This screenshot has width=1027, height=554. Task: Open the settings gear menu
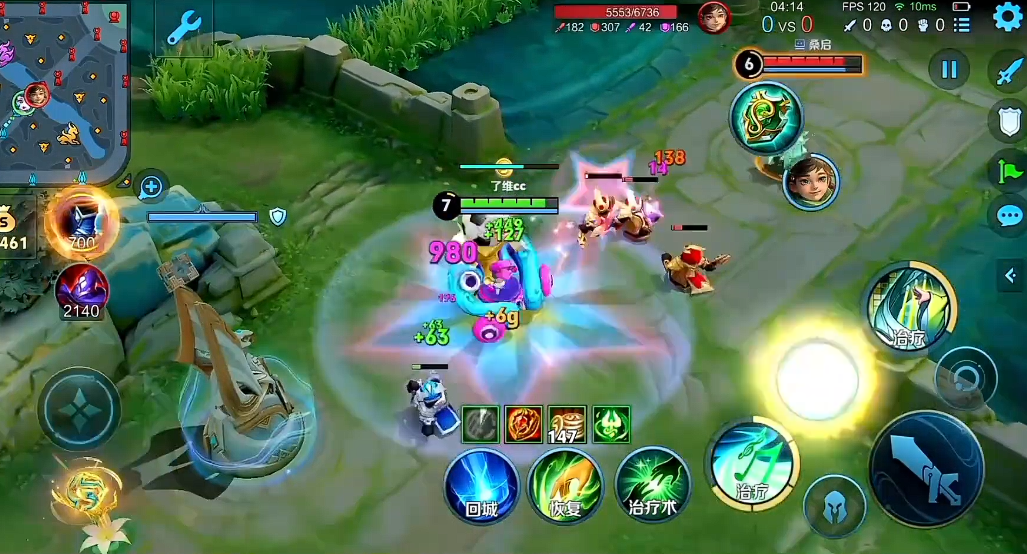click(x=1006, y=19)
